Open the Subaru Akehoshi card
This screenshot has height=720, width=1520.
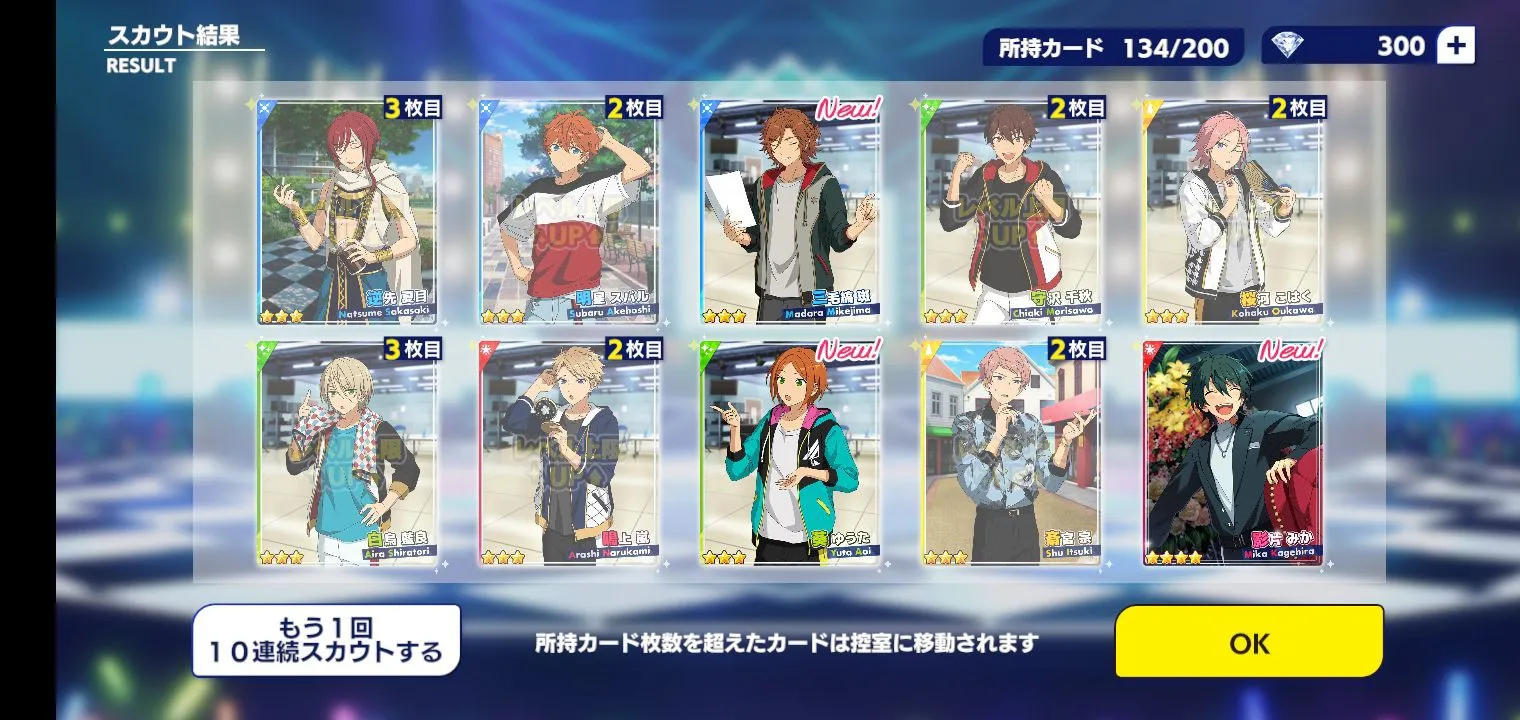click(569, 212)
